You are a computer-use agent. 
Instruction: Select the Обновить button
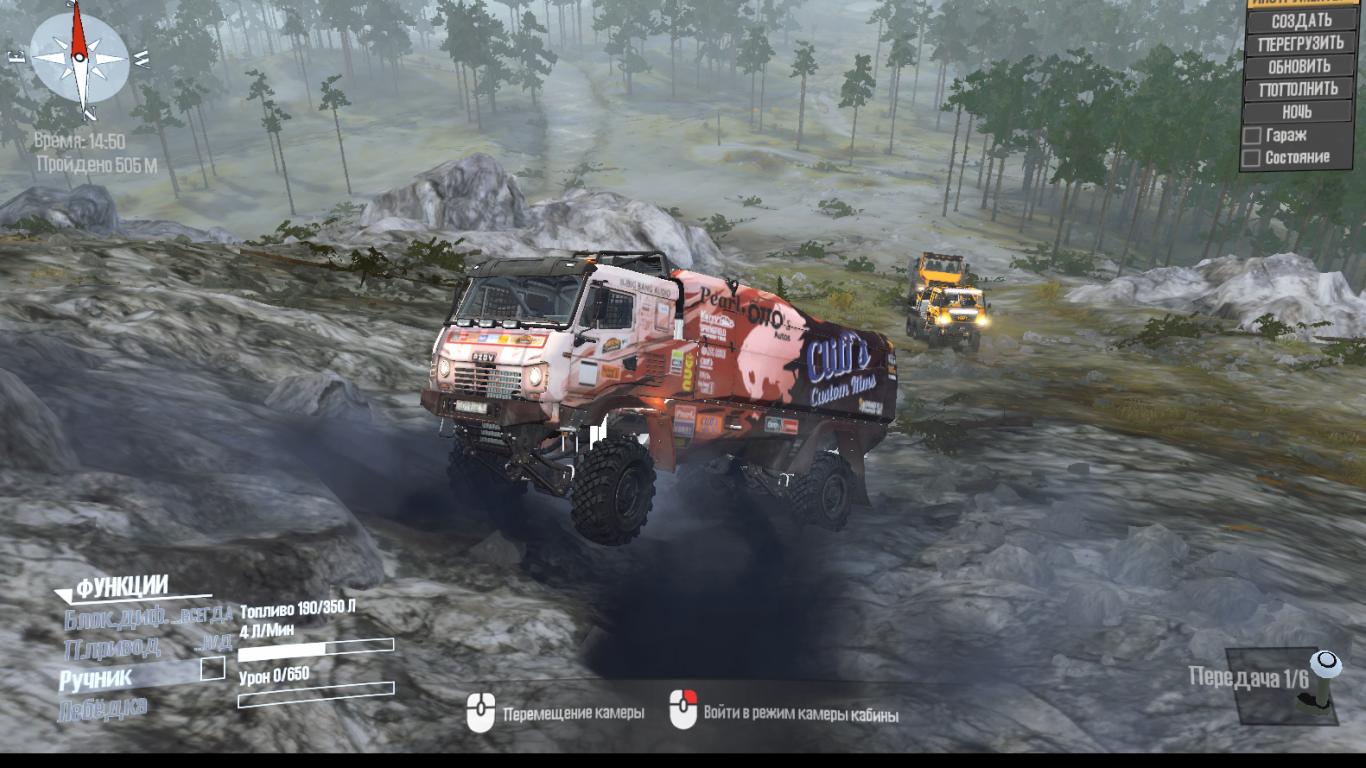[1301, 67]
